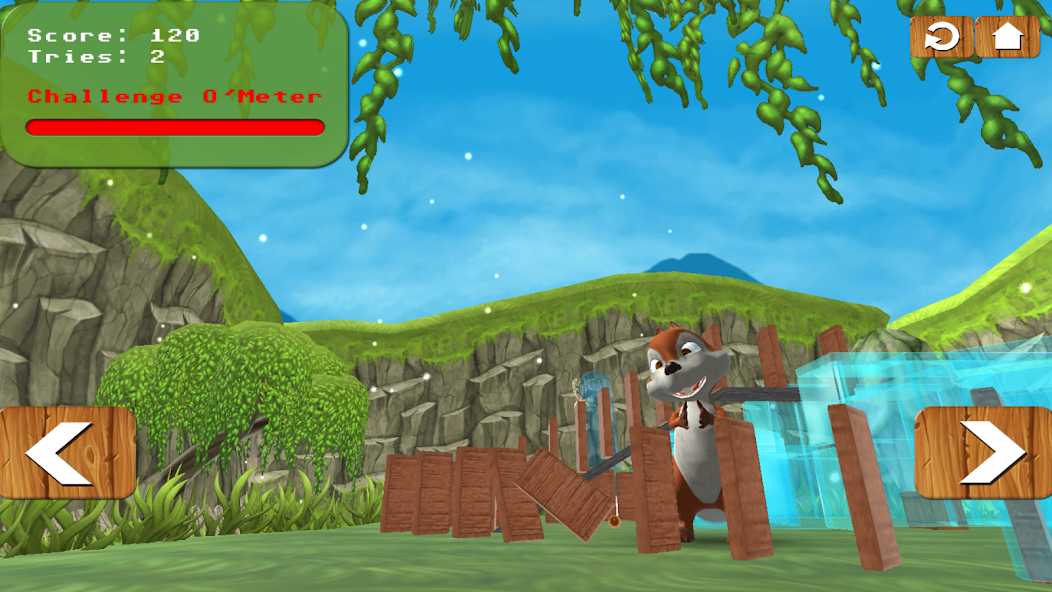The image size is (1052, 592).
Task: Click the wooden restart arrow button
Action: click(941, 38)
